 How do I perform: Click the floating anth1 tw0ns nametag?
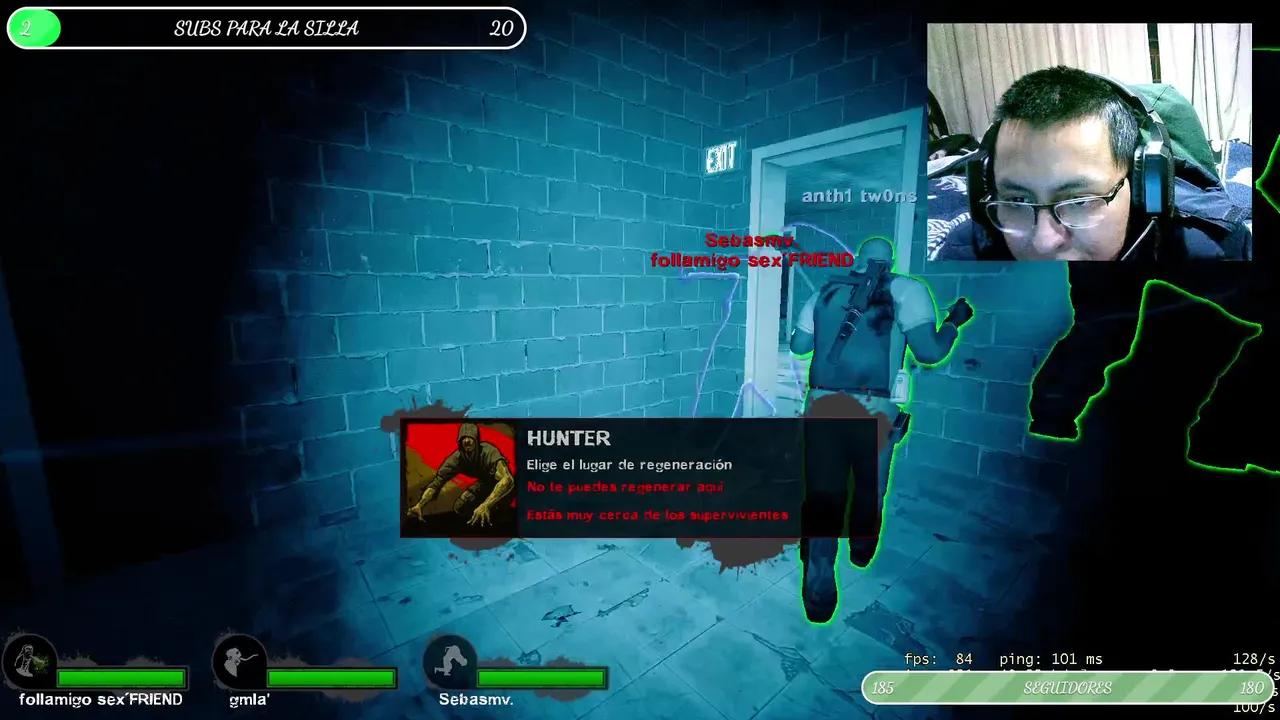858,196
